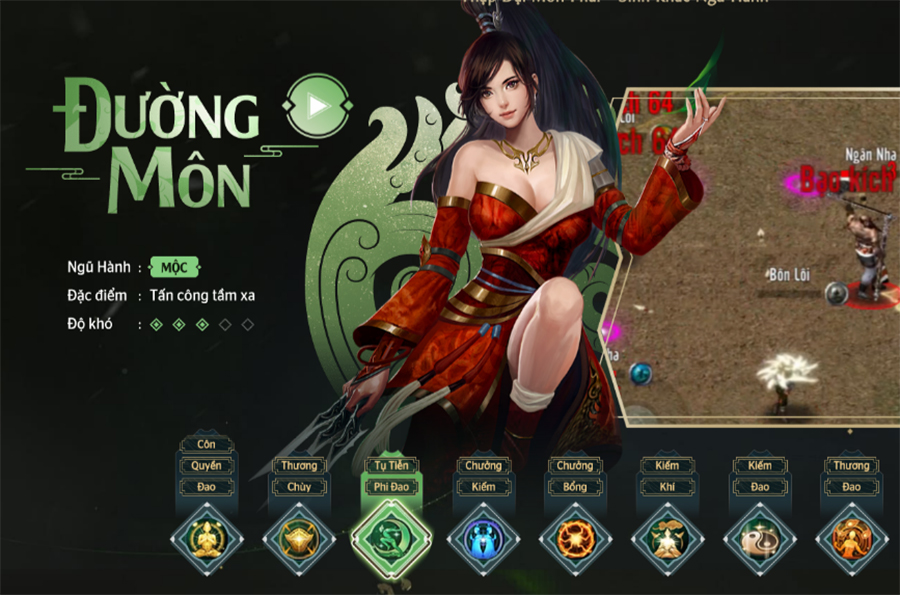Viewport: 900px width, 595px height.
Task: Pick the blue twin-figure class icon
Action: tap(483, 539)
